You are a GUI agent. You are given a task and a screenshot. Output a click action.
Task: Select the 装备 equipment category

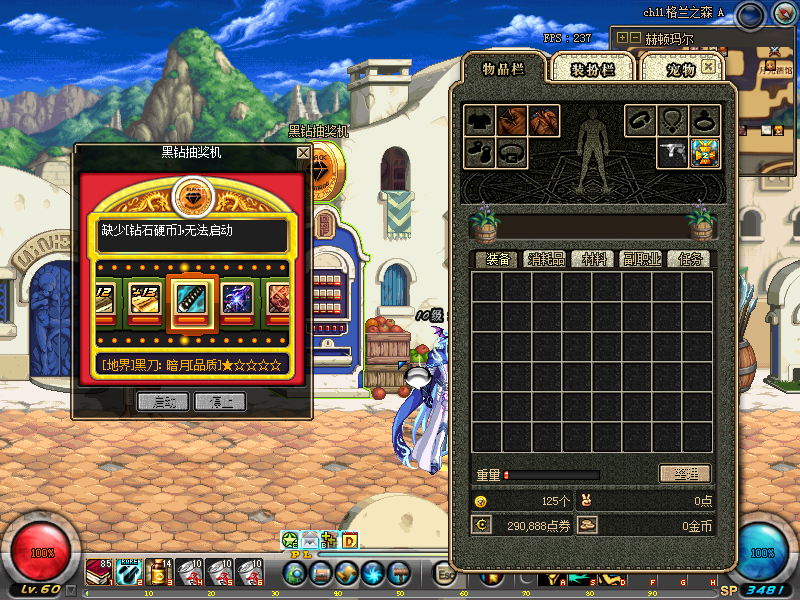pyautogui.click(x=497, y=259)
